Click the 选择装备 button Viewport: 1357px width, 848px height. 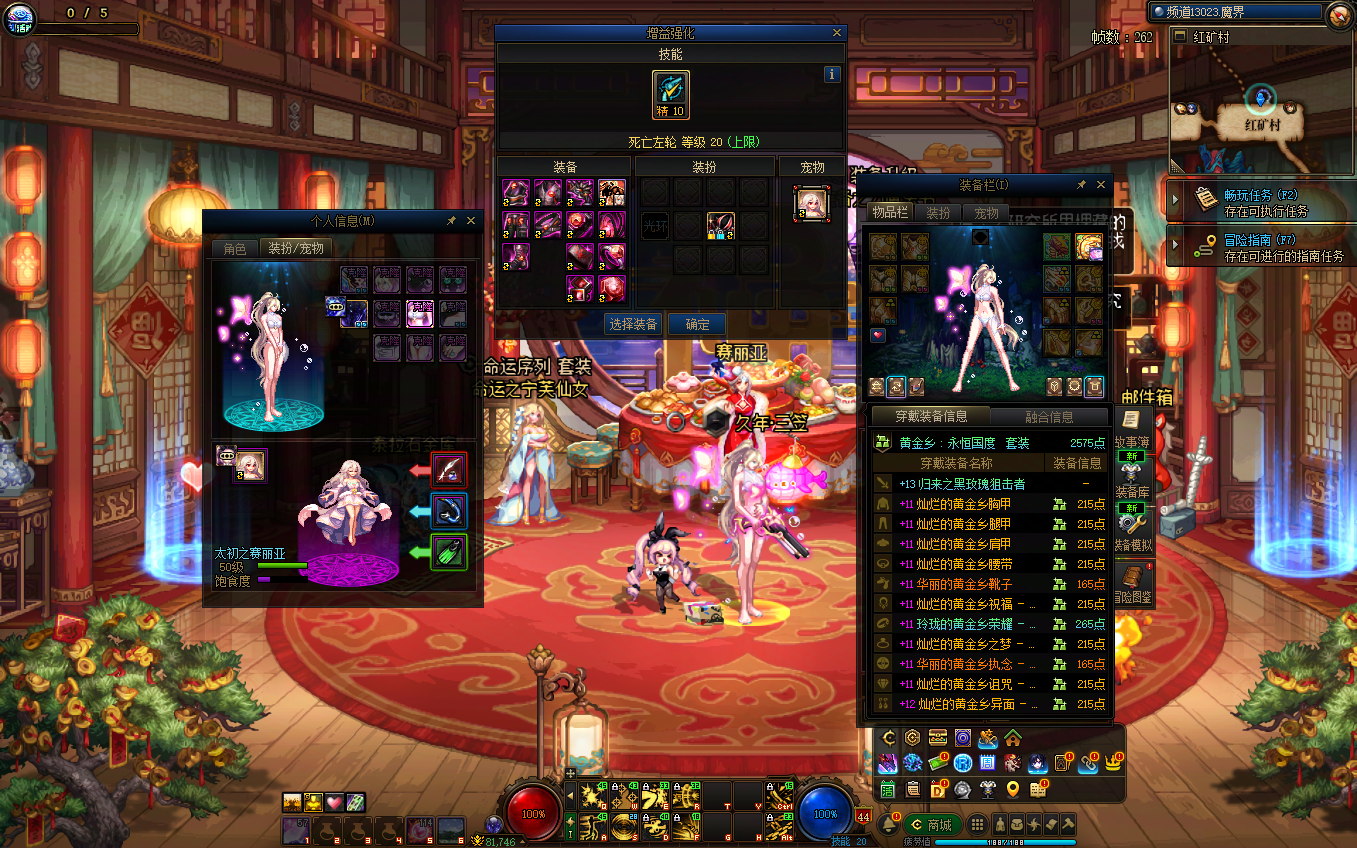[x=633, y=324]
